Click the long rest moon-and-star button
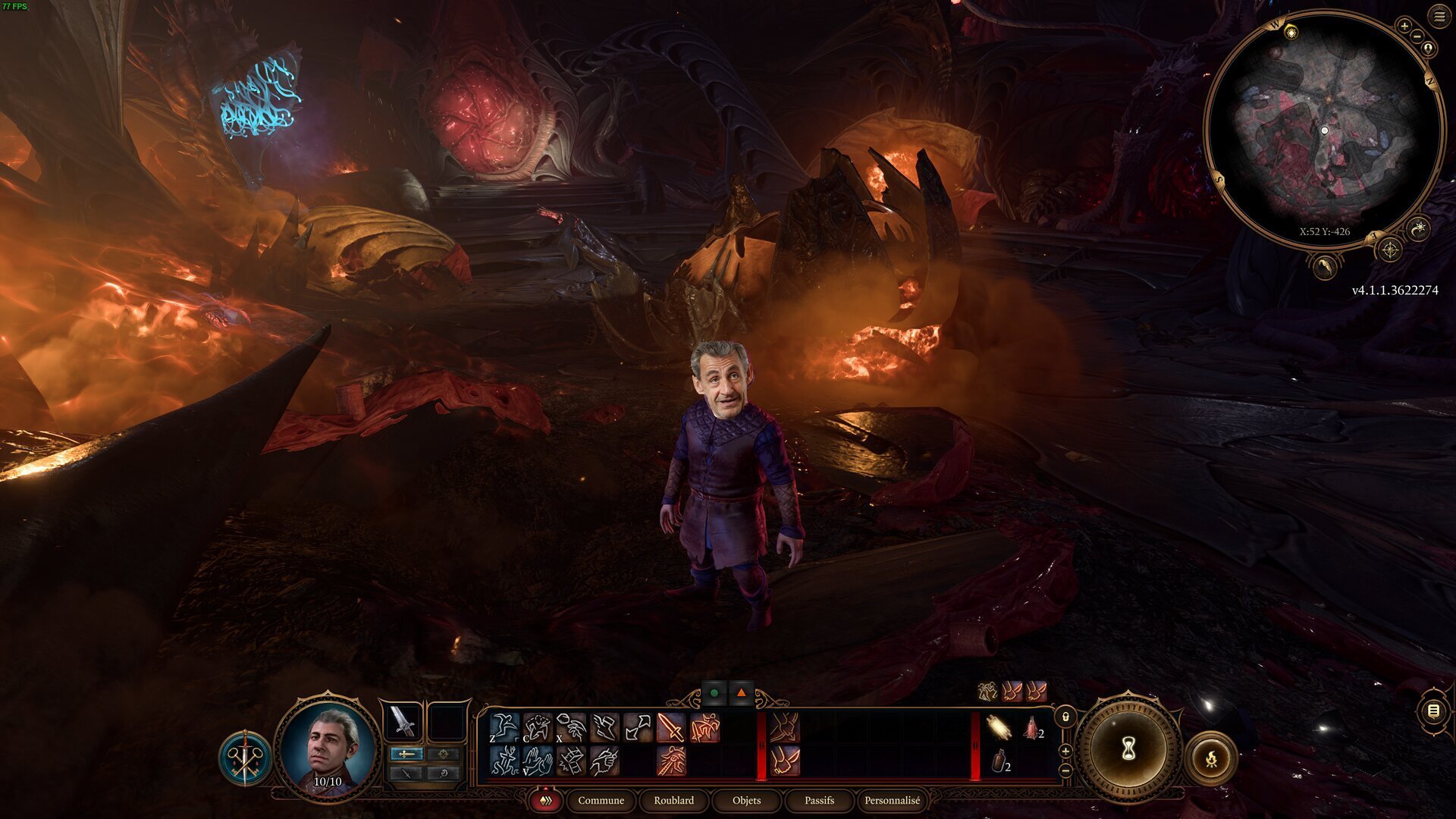Image resolution: width=1456 pixels, height=819 pixels. click(x=1418, y=227)
